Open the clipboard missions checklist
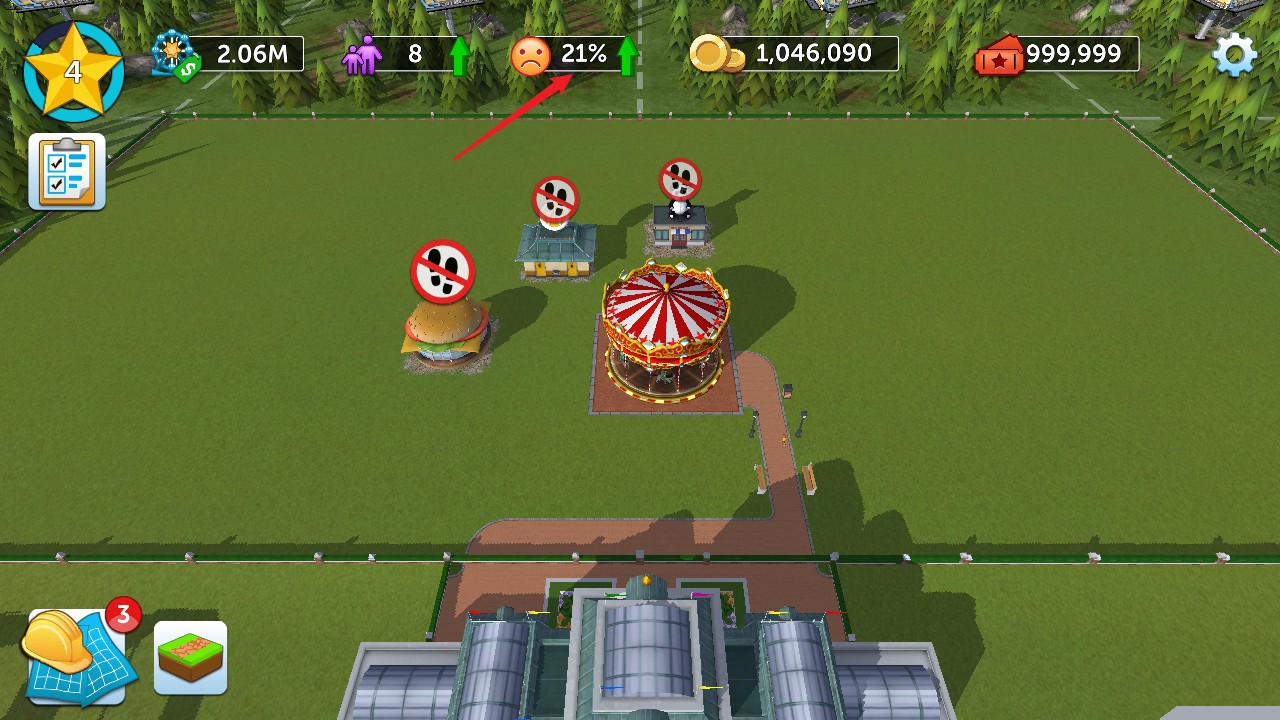The image size is (1280, 720). pyautogui.click(x=67, y=171)
